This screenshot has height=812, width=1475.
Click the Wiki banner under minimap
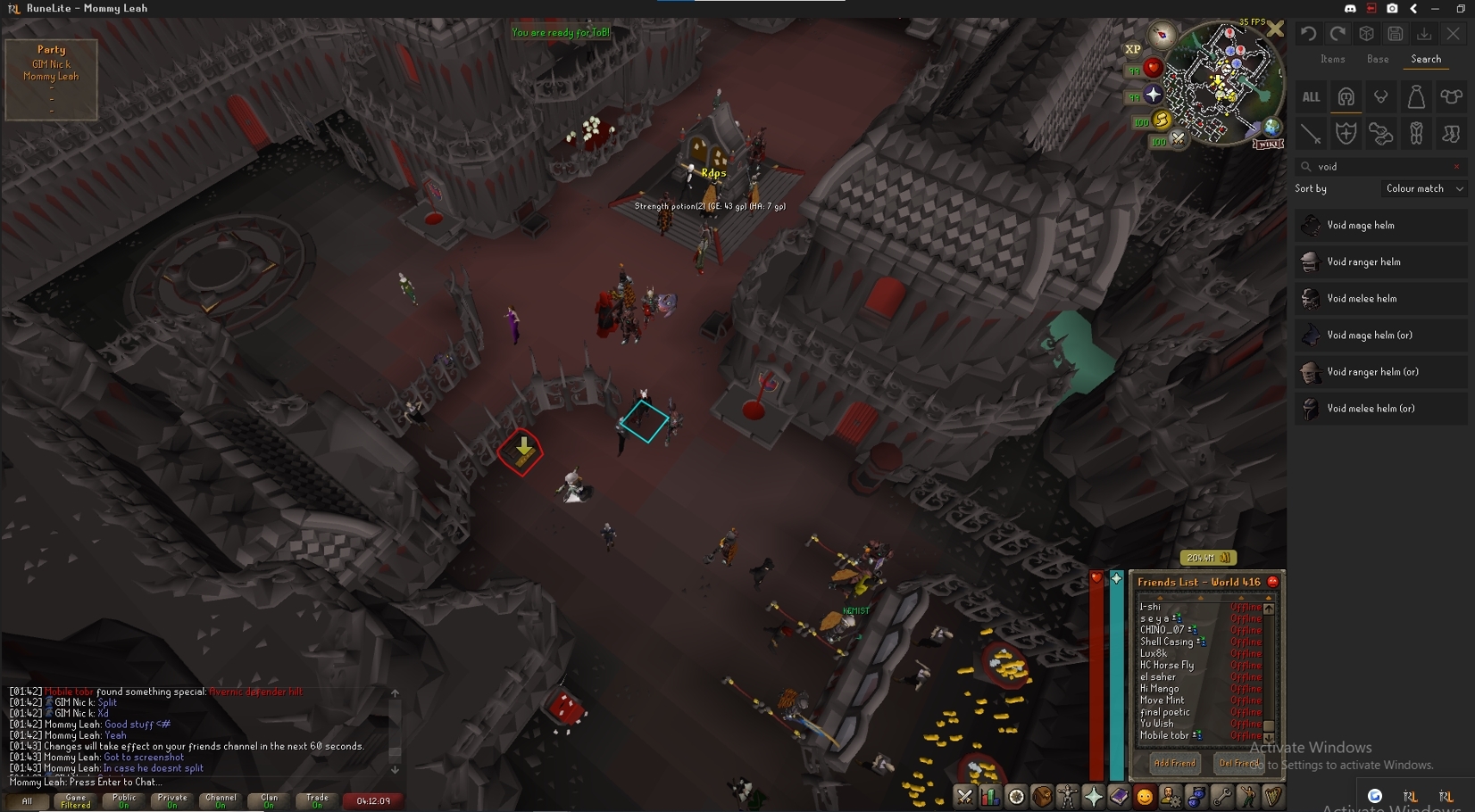click(x=1268, y=144)
